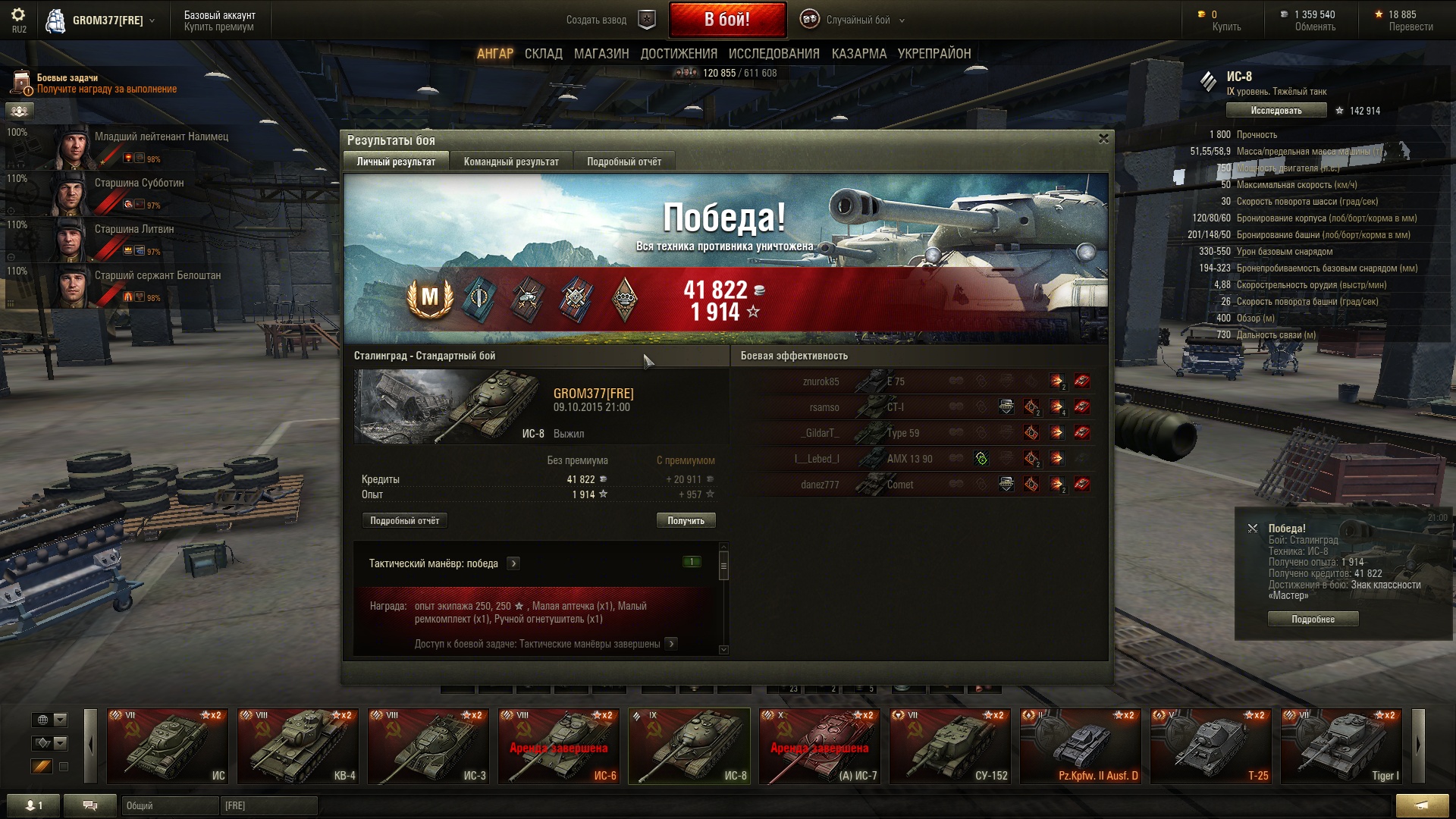Visit the КАЗАРМА barracks section
1456x819 pixels.
tap(858, 54)
